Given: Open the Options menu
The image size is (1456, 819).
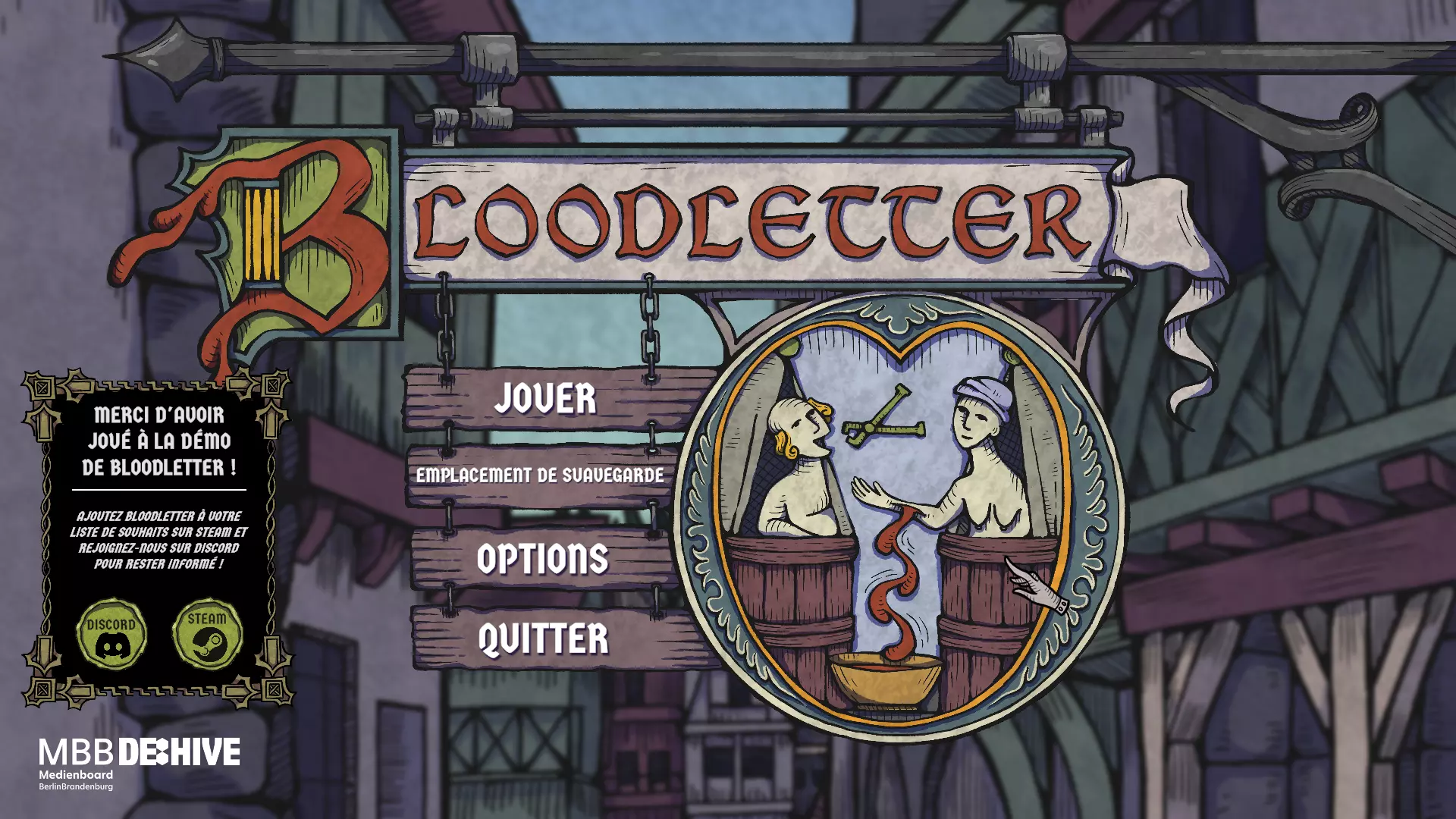Looking at the screenshot, I should pos(543,559).
